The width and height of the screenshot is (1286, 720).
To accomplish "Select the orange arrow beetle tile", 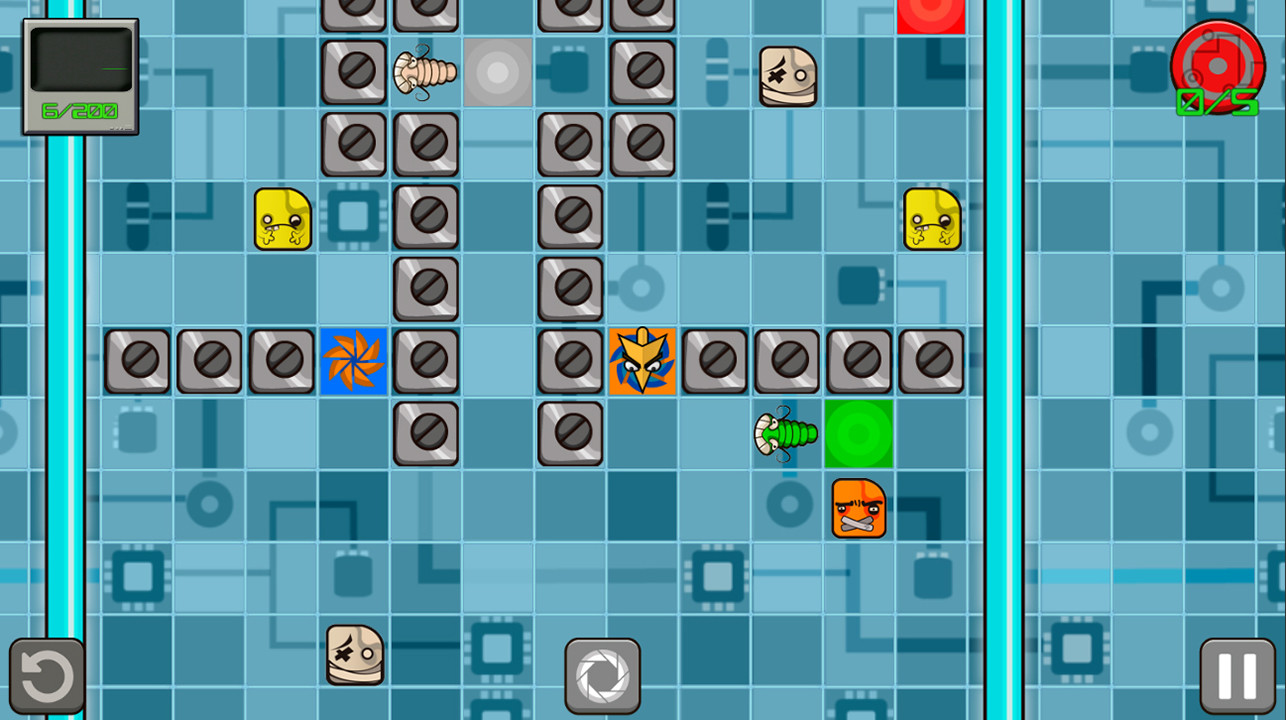I will [x=642, y=361].
